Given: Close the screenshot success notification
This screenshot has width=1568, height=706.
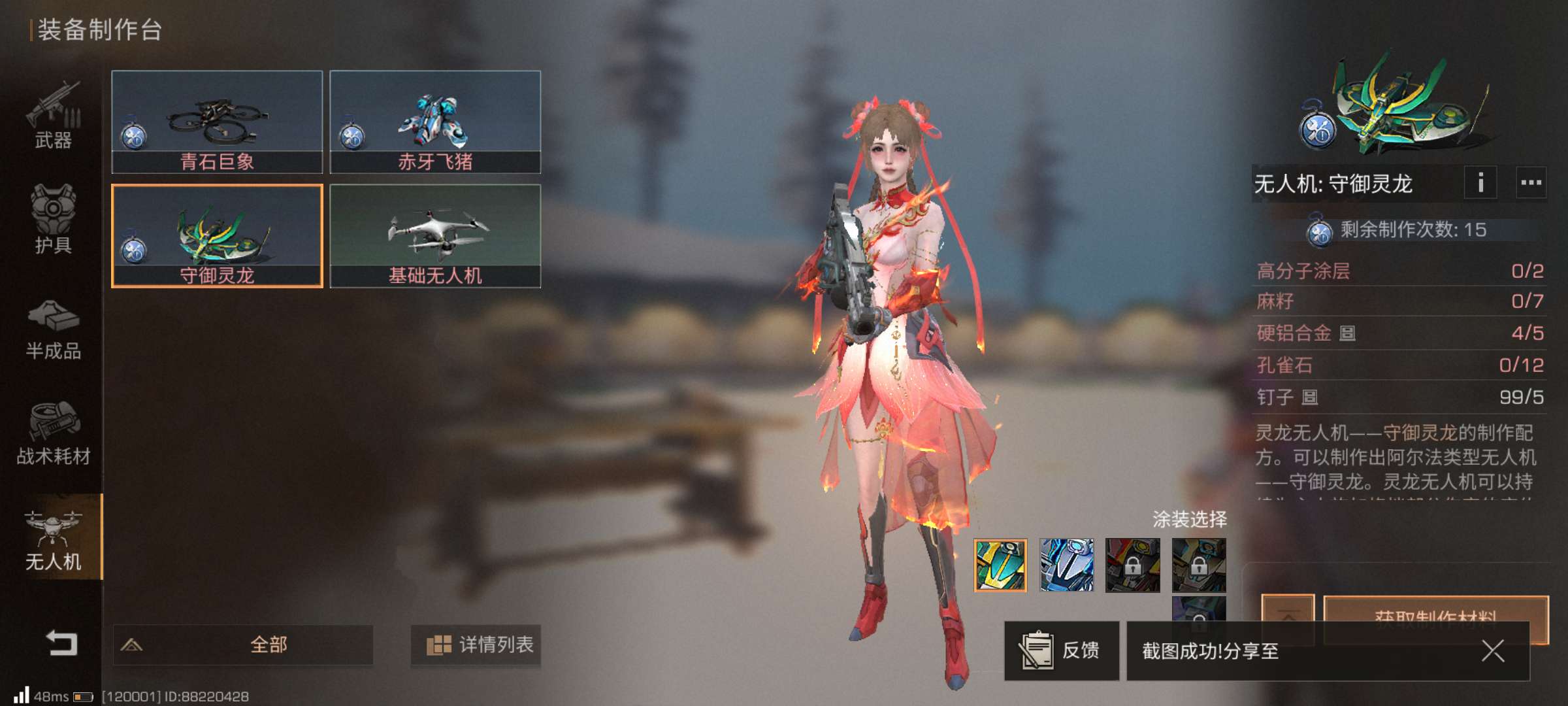Looking at the screenshot, I should click(x=1493, y=651).
